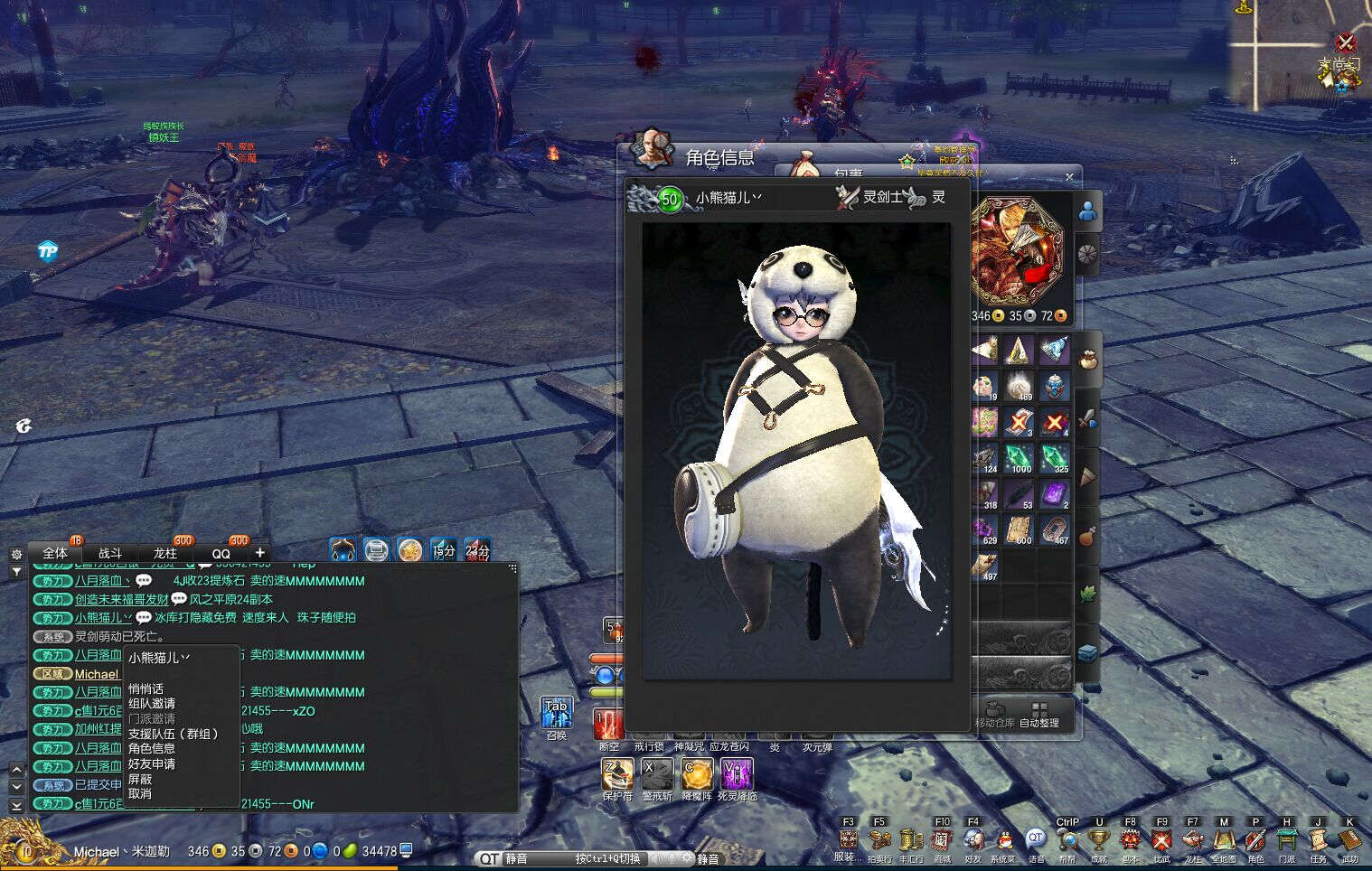The image size is (1372, 871).
Task: Select the black feather item slot
Action: [x=1019, y=493]
